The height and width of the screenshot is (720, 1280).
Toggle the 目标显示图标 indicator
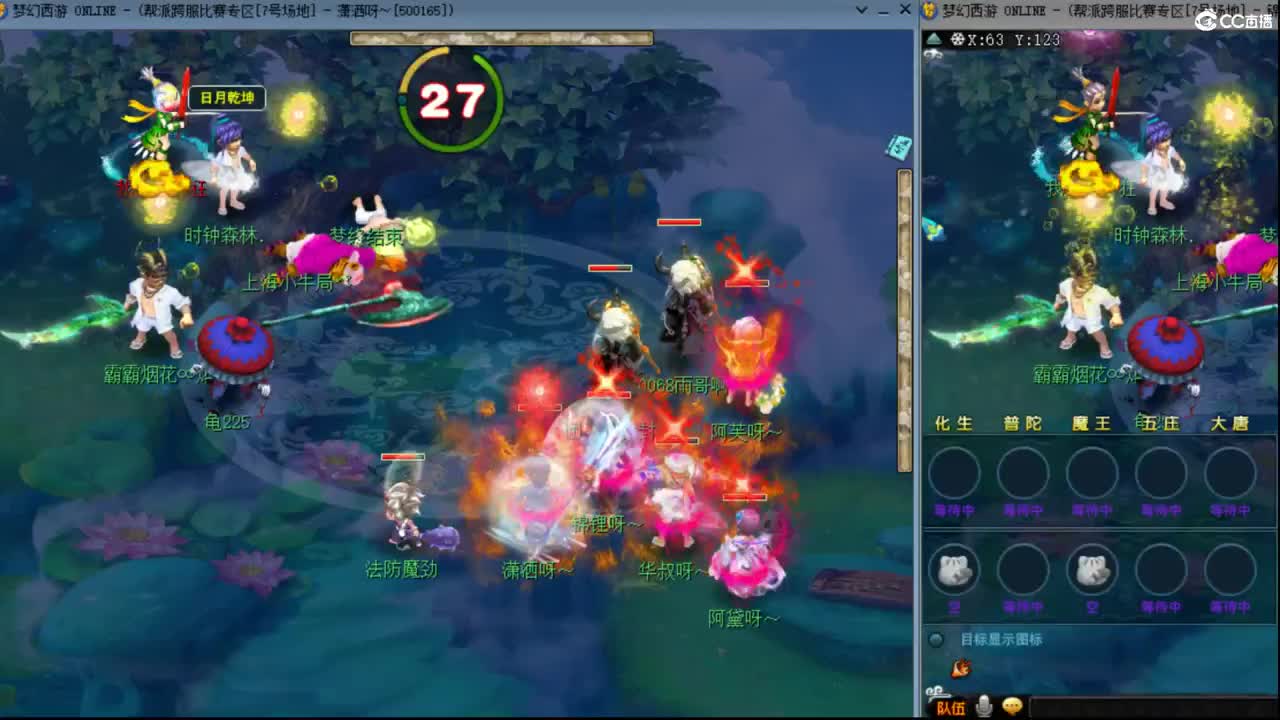(936, 638)
